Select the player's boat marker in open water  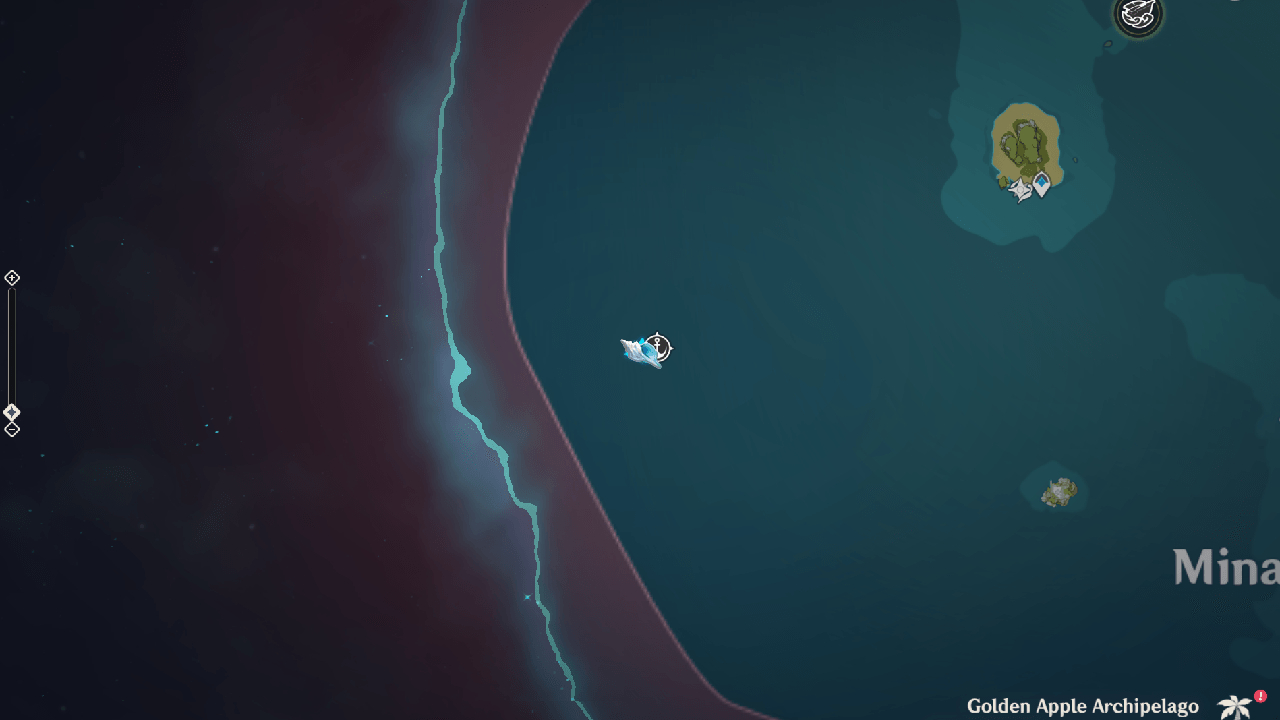coord(640,352)
